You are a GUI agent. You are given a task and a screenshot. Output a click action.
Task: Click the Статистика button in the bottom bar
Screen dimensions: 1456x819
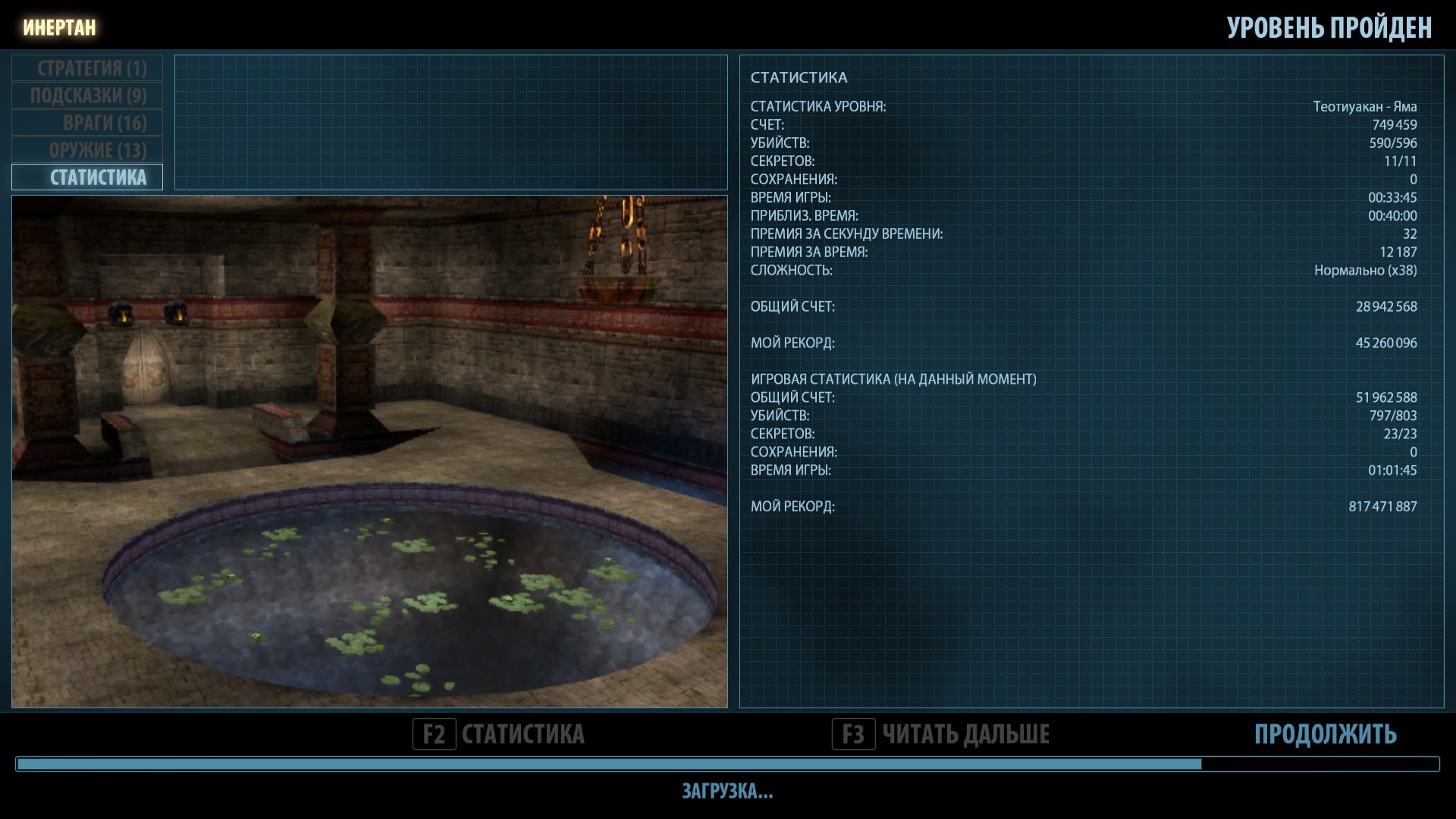coord(499,734)
